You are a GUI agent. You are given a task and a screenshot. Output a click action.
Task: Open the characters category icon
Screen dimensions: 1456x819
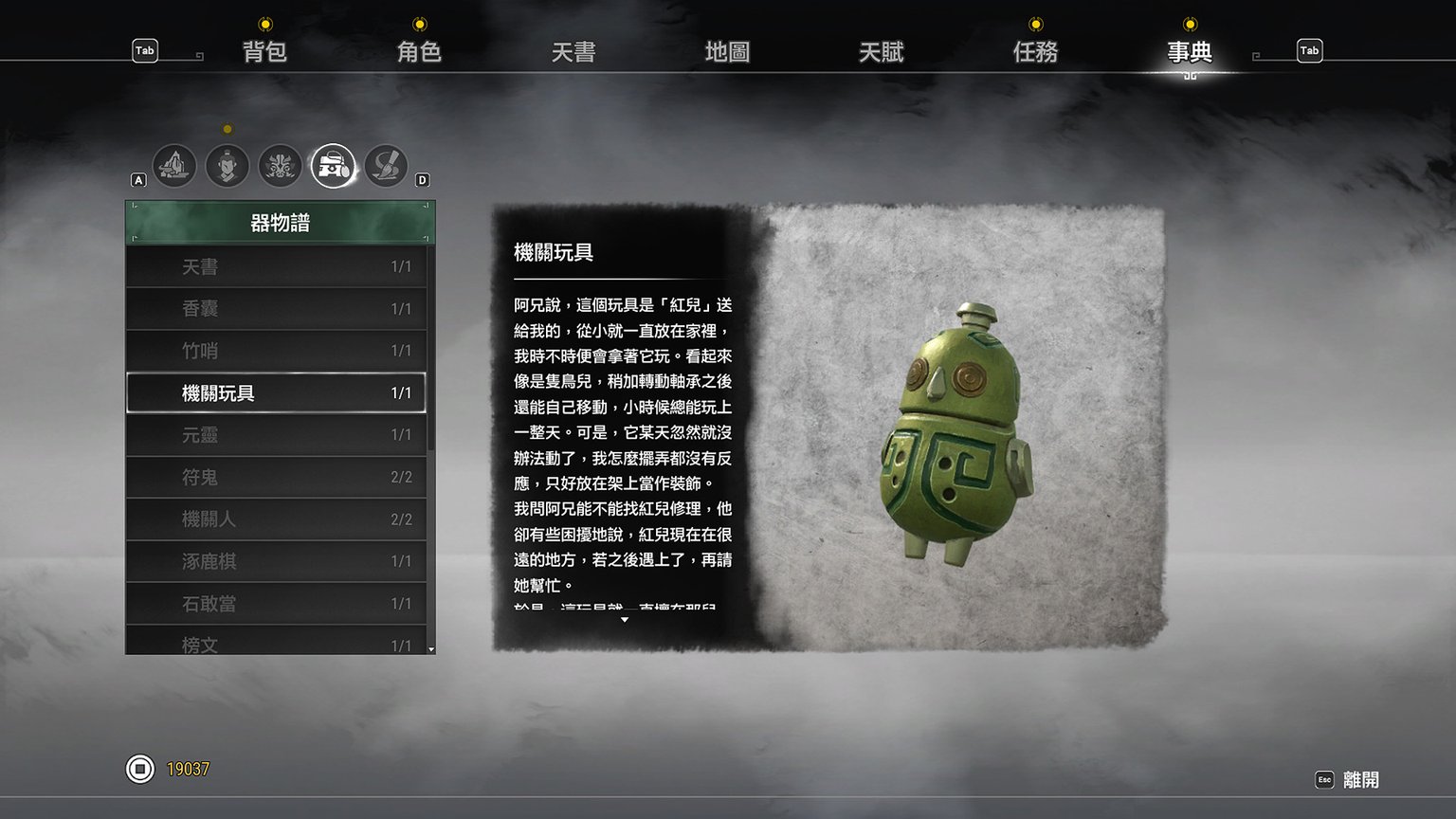[x=227, y=166]
